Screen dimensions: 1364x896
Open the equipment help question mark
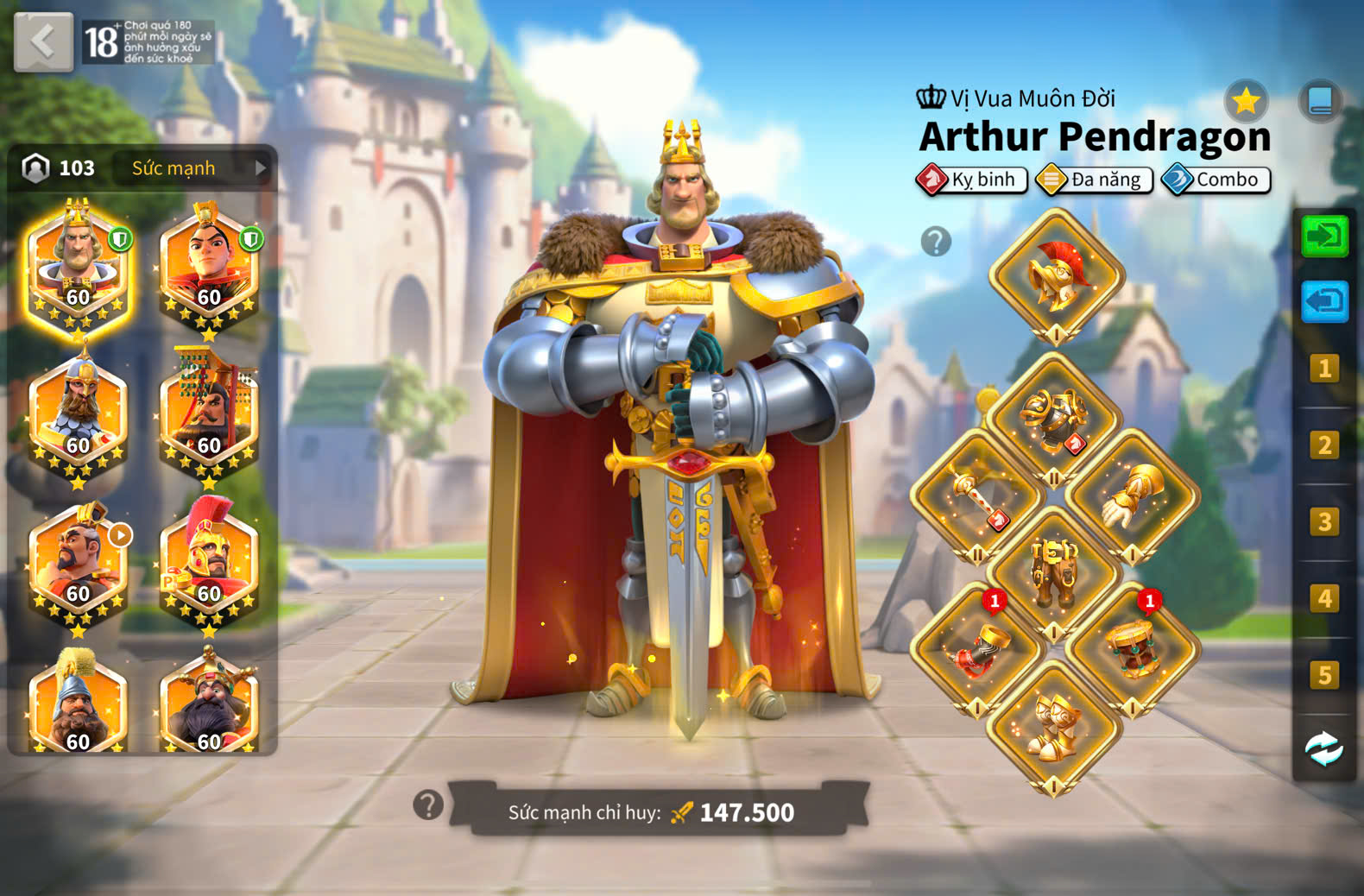[x=936, y=242]
